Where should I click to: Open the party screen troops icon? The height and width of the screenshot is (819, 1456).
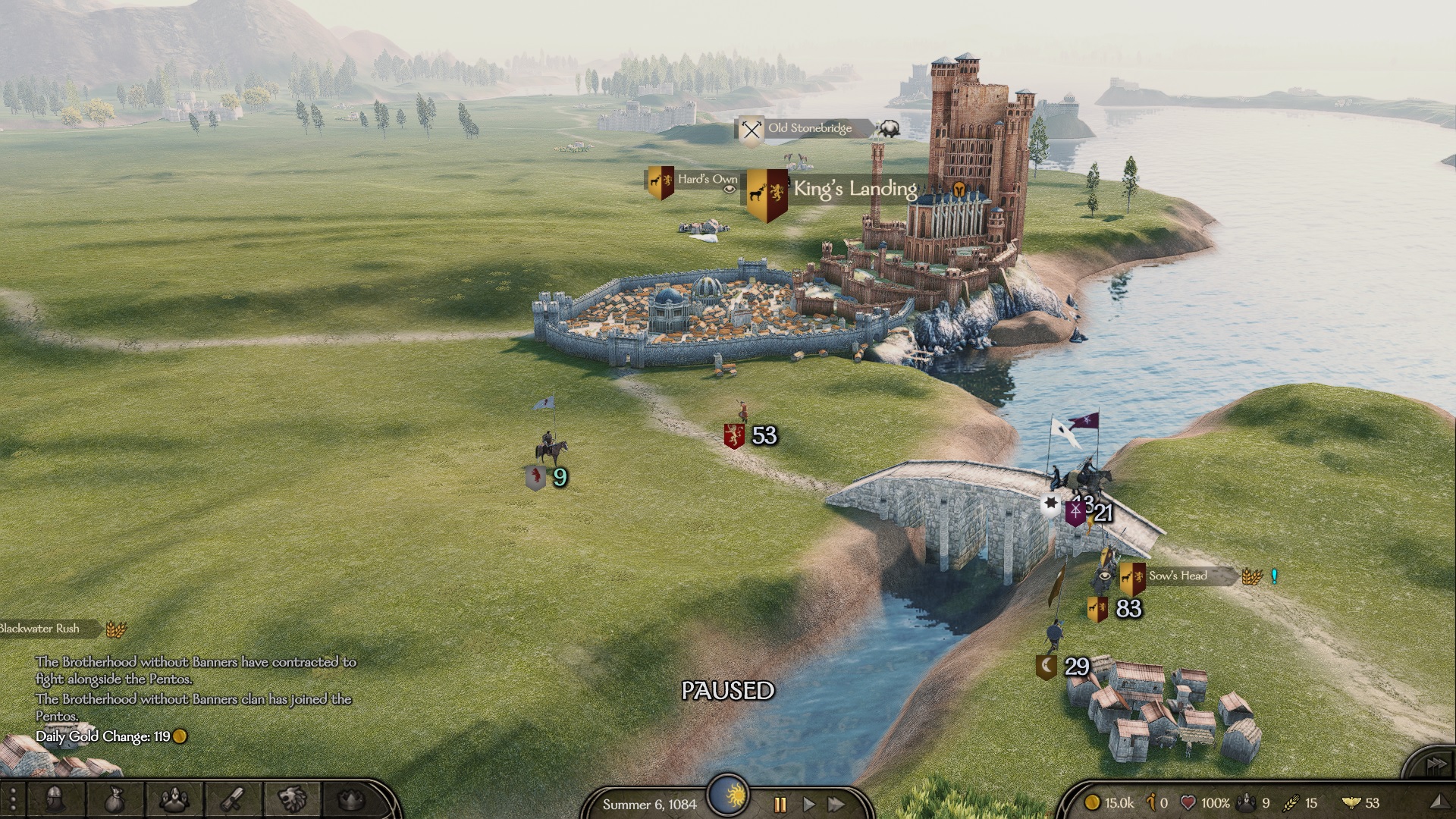(174, 799)
